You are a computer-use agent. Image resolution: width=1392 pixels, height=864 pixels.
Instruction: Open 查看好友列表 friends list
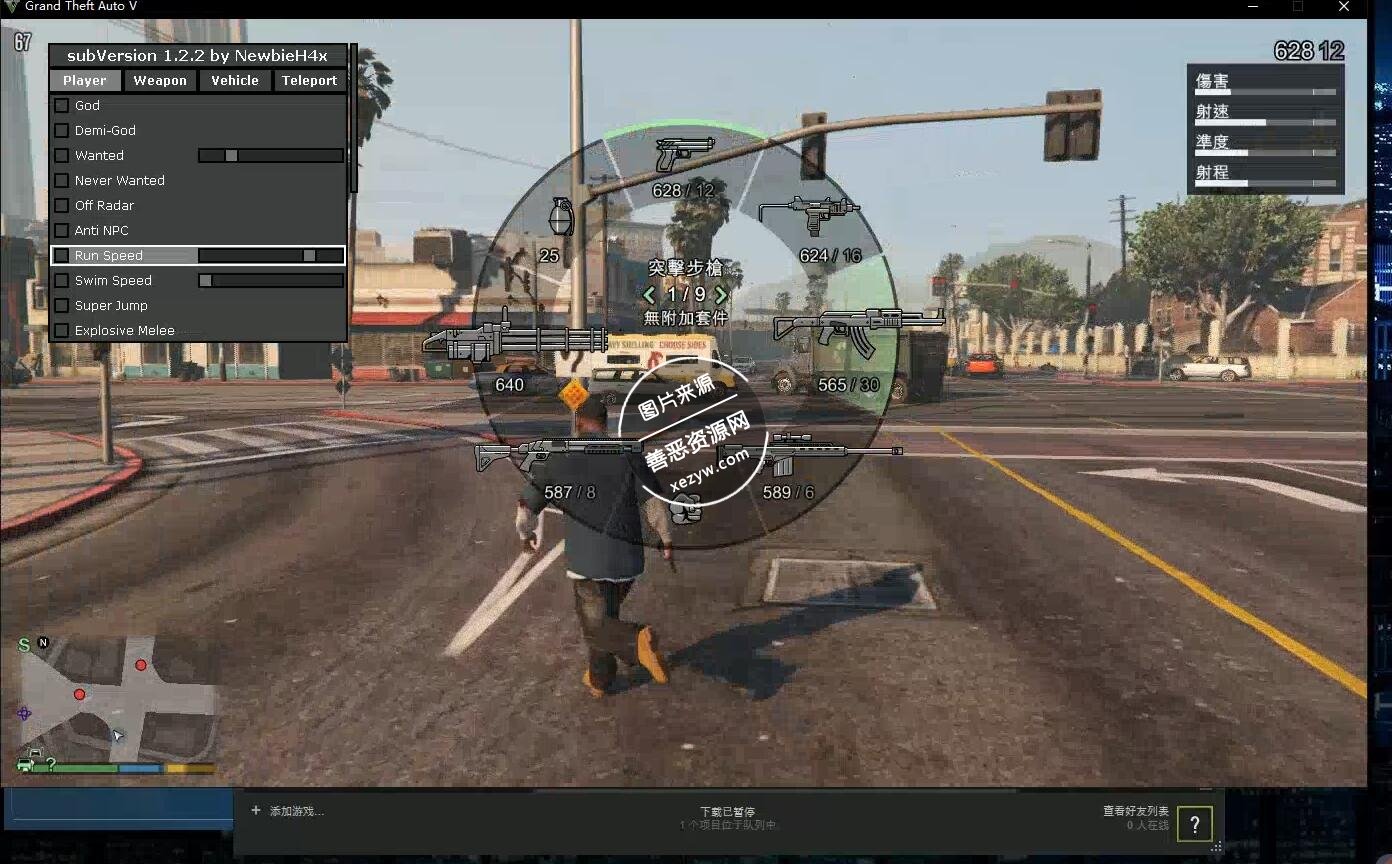tap(1136, 811)
